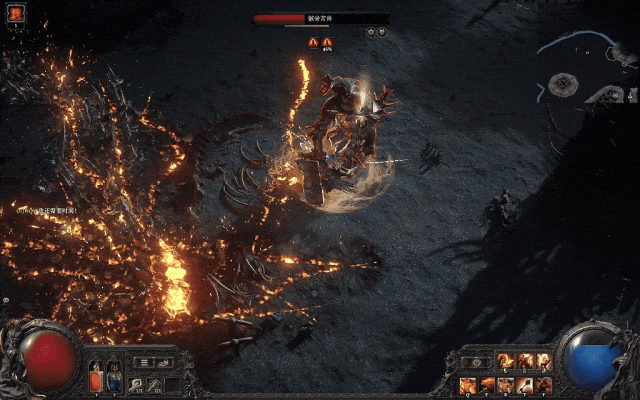Cast the last skill in the top row
The height and width of the screenshot is (400, 640).
[544, 362]
